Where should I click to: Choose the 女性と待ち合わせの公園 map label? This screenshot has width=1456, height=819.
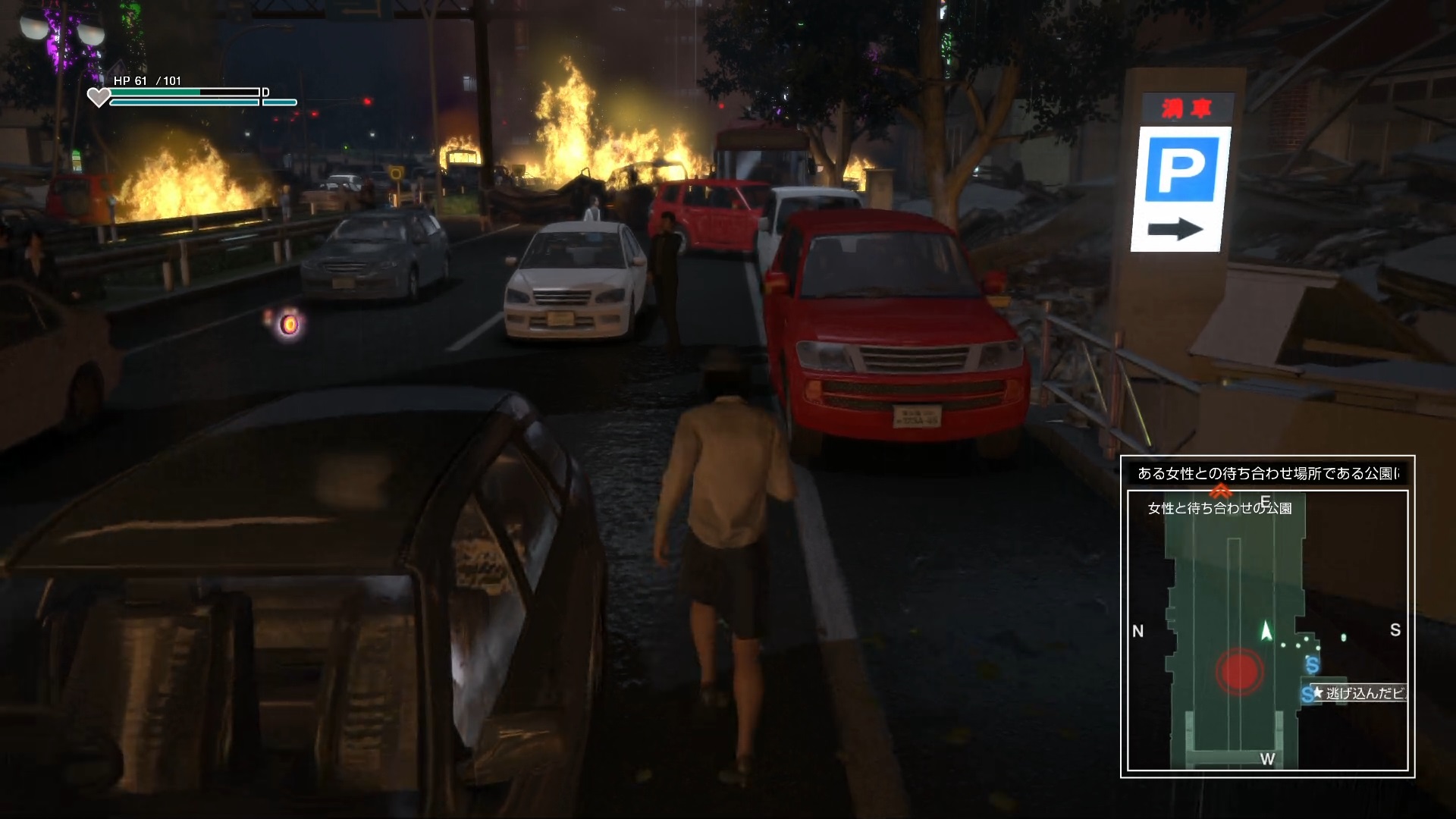(1219, 508)
